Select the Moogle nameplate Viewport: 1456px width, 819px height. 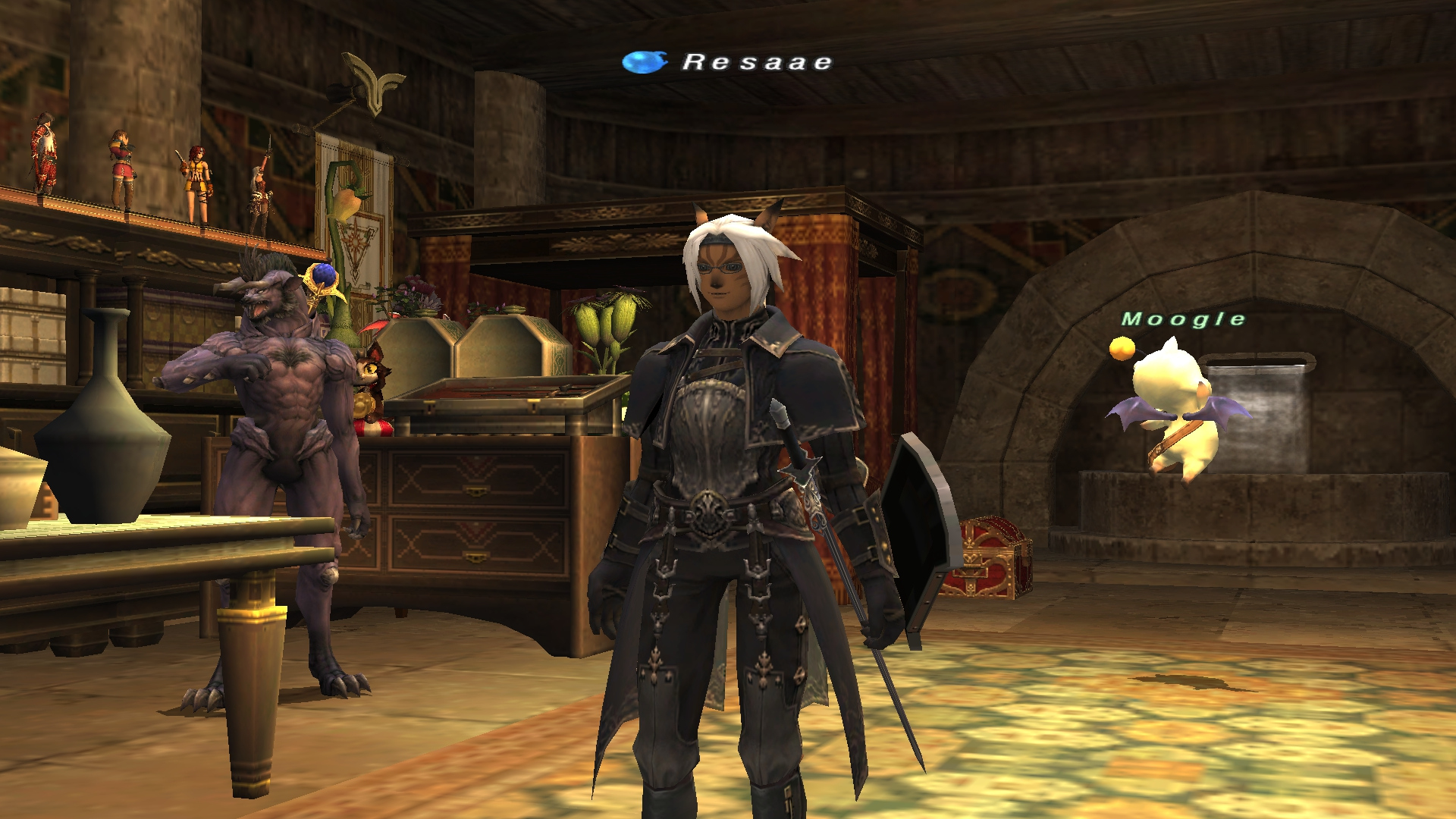click(x=1183, y=319)
